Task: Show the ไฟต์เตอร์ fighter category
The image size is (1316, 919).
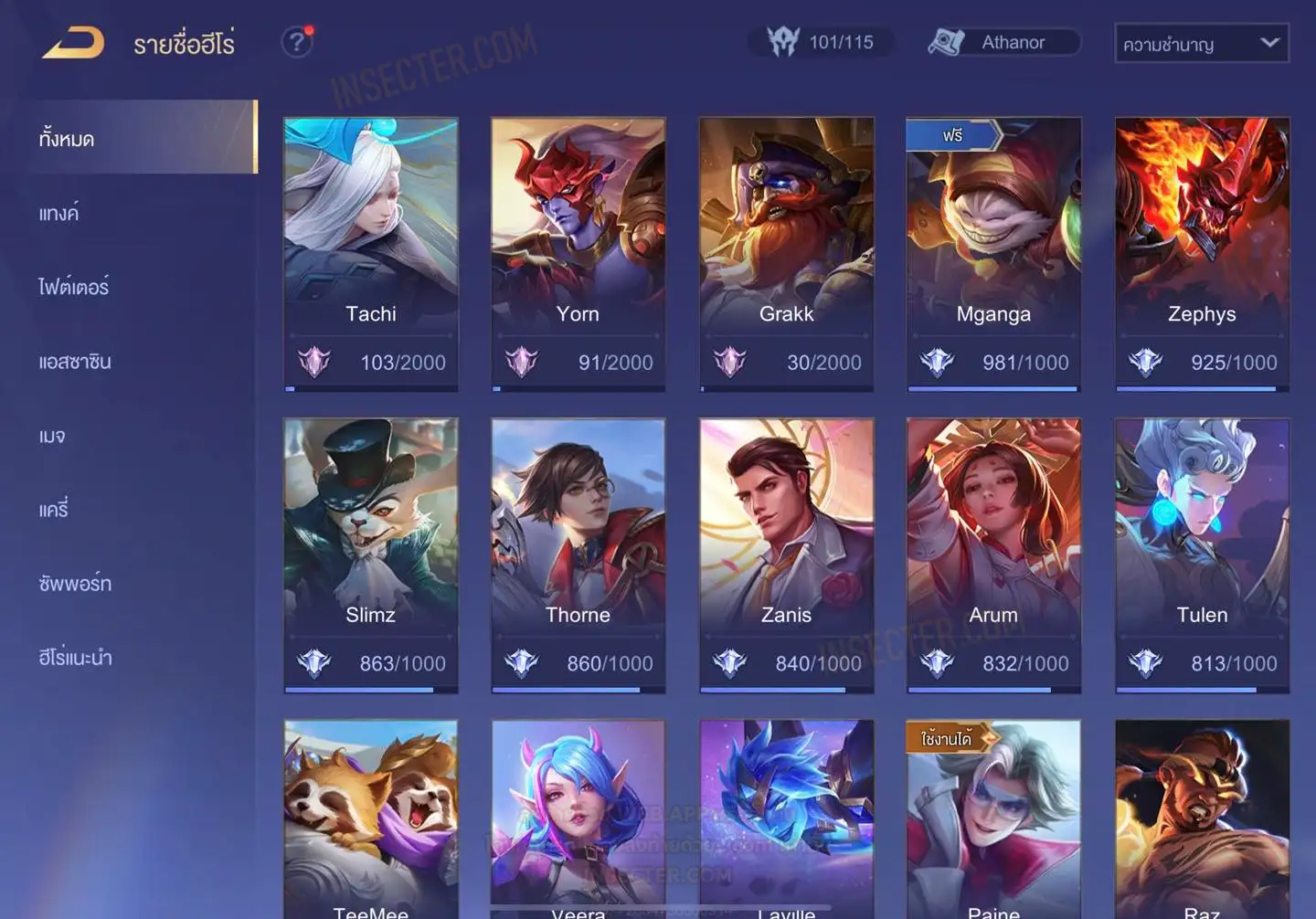Action: (x=73, y=287)
